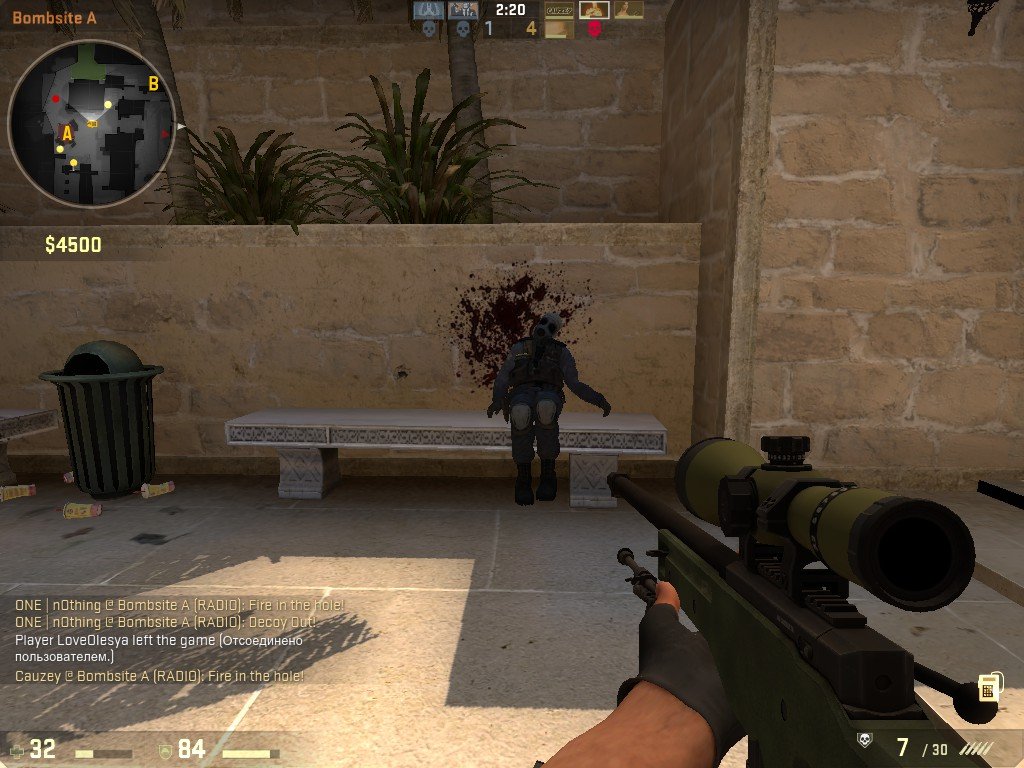Click the x-ray ribcage player avatar

pos(429,10)
